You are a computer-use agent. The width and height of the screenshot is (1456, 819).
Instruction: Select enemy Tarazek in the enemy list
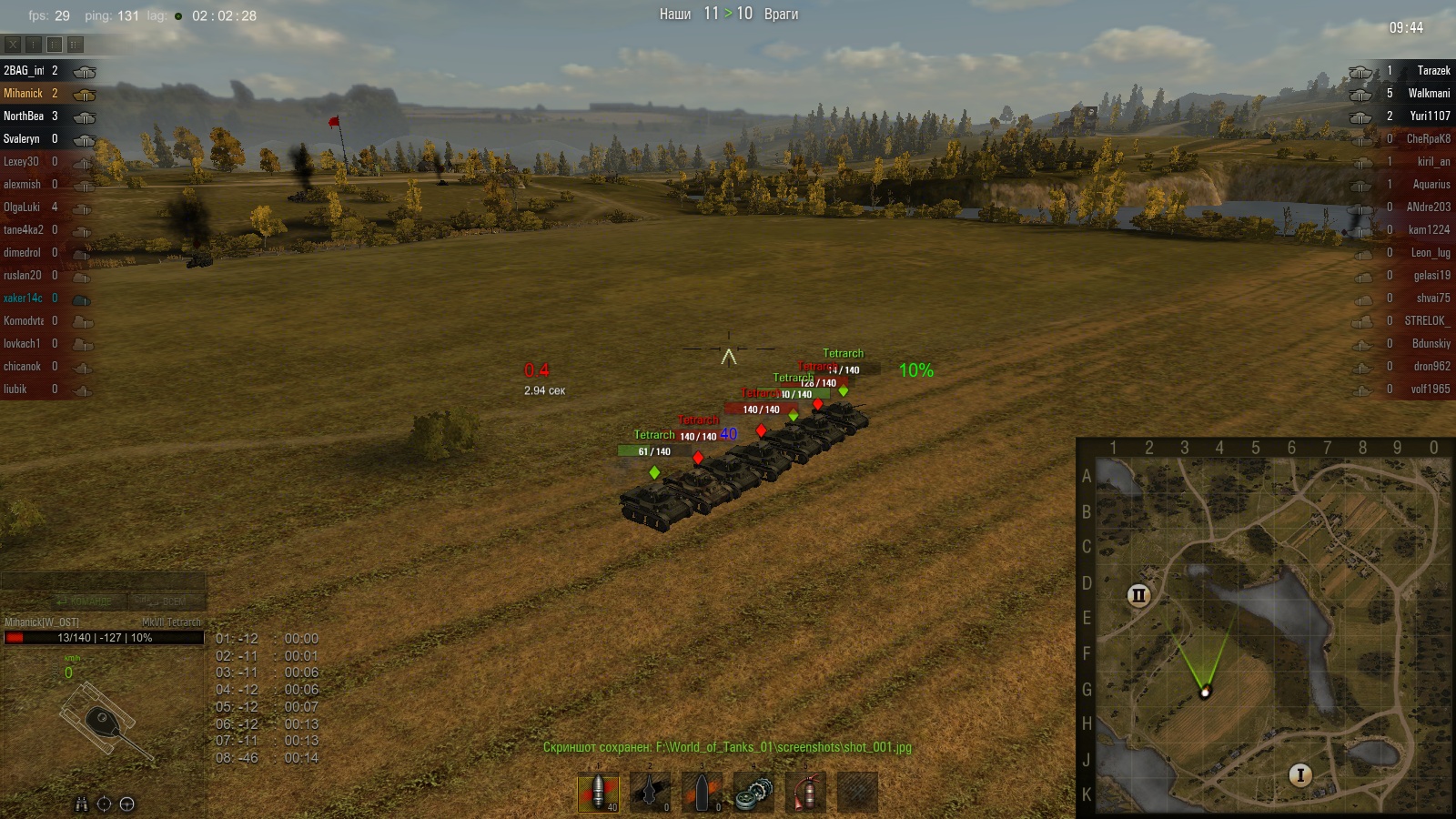1433,71
